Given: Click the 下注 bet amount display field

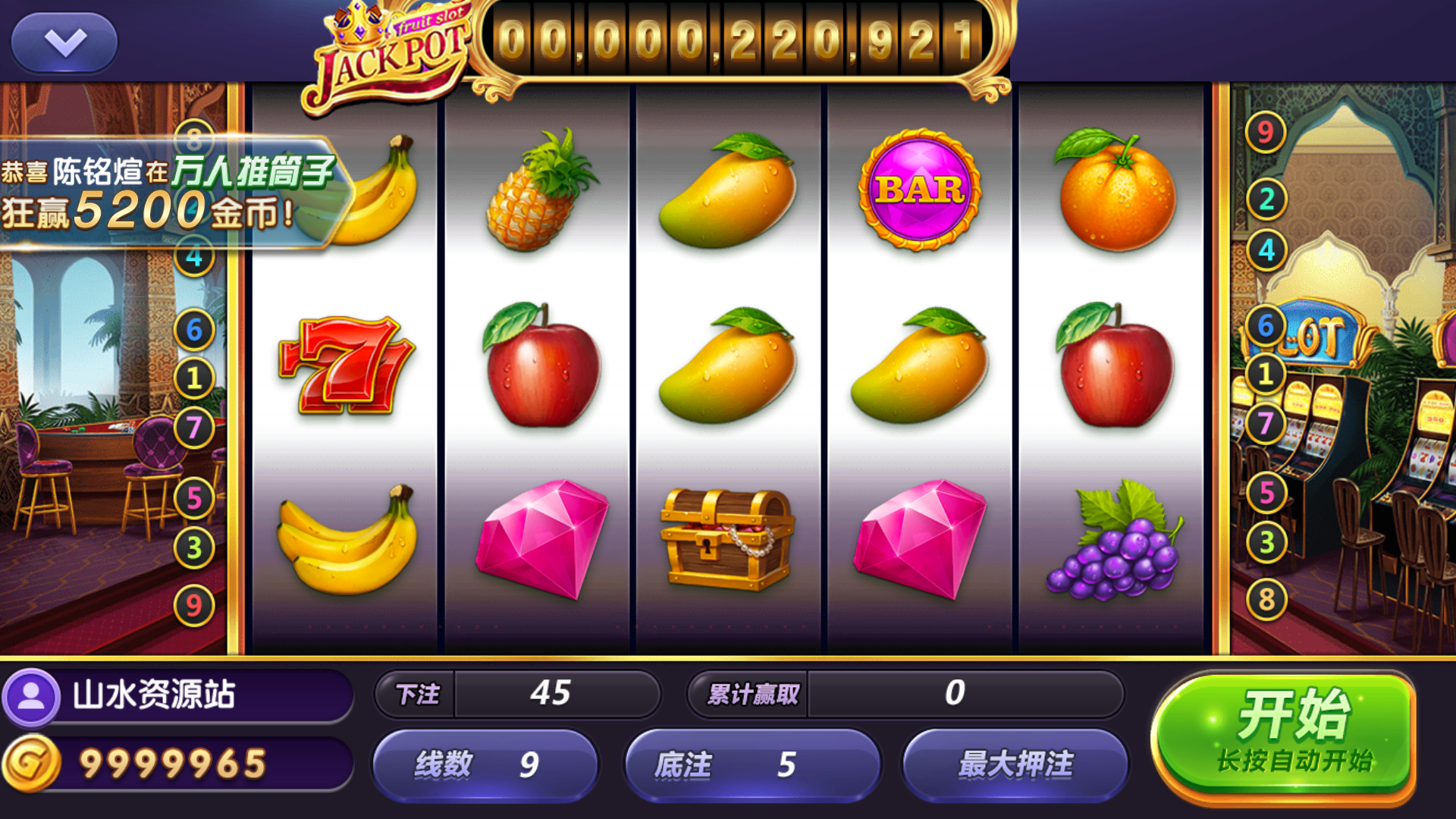Looking at the screenshot, I should point(557,694).
